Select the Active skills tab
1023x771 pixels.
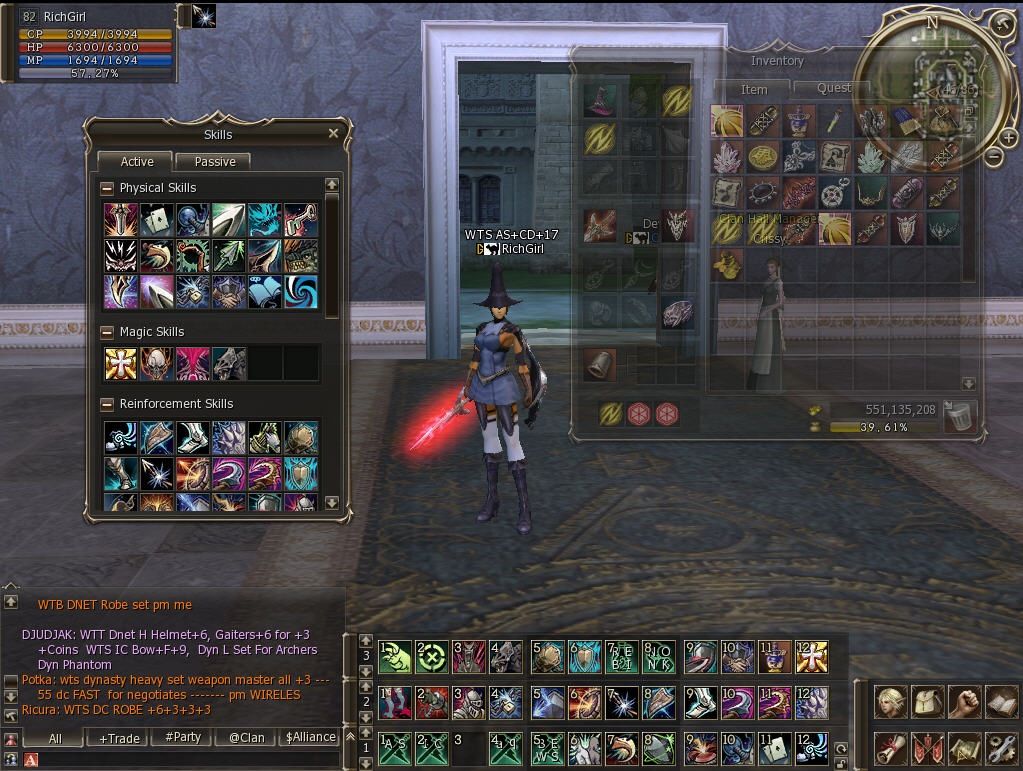pyautogui.click(x=137, y=161)
